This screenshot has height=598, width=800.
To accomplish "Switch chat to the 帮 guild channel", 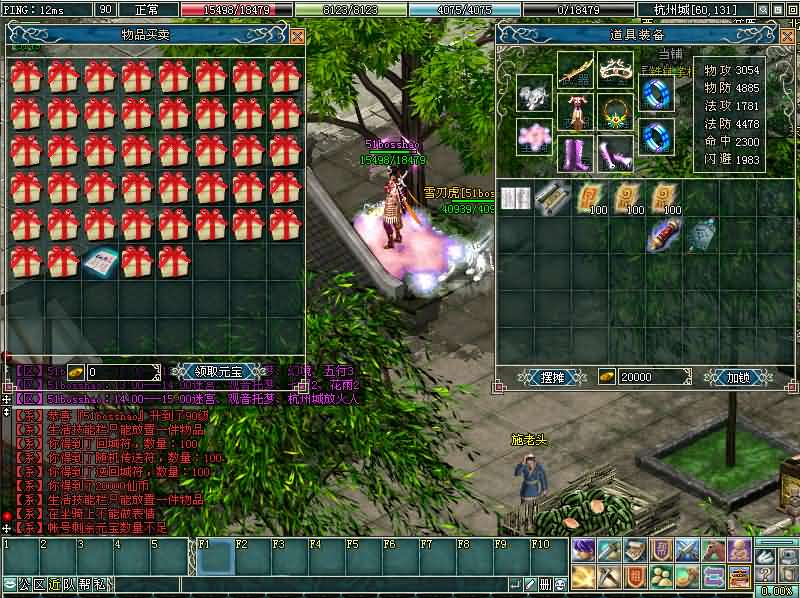I will coord(85,584).
